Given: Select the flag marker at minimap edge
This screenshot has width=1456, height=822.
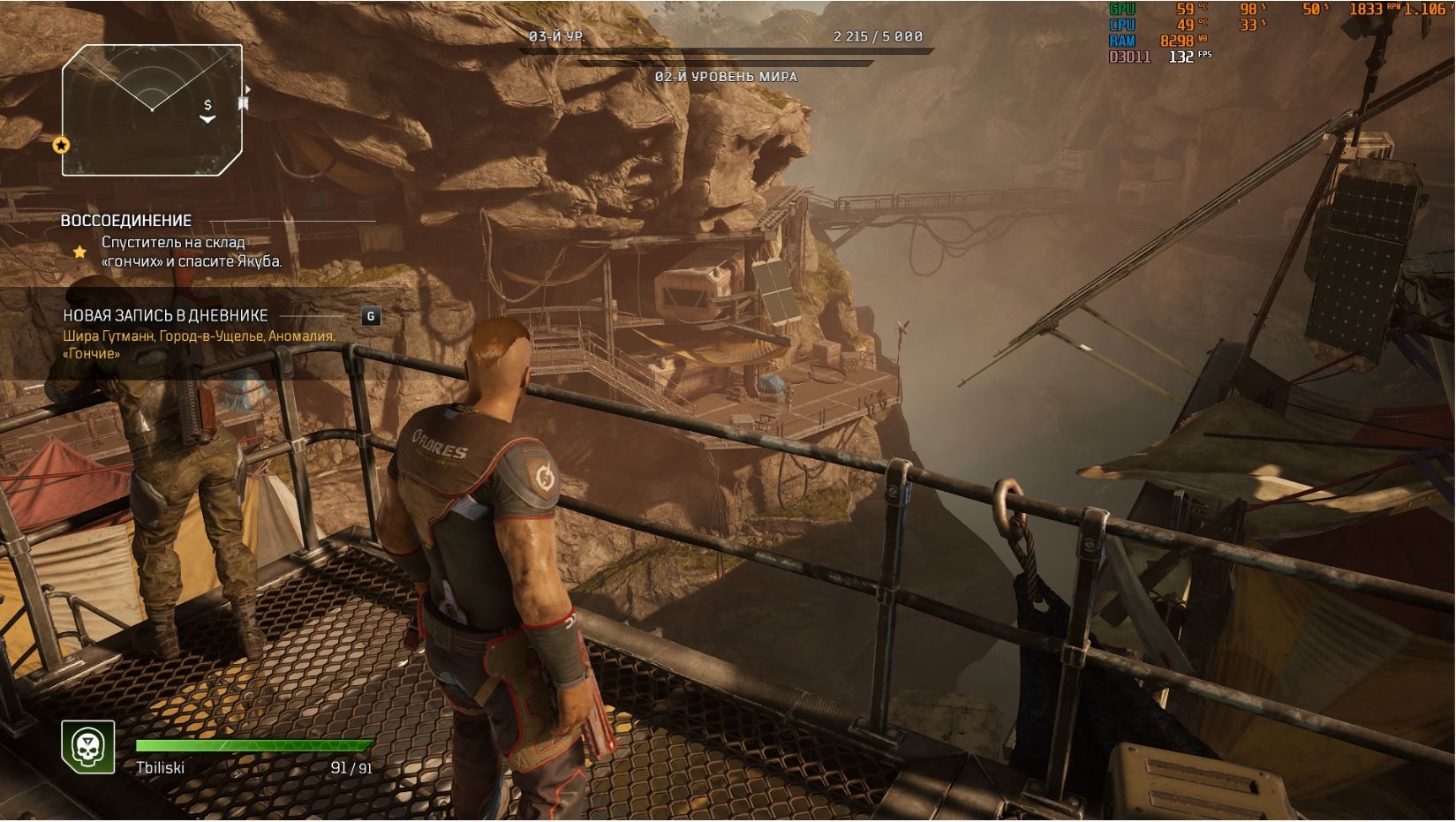Looking at the screenshot, I should click(243, 104).
